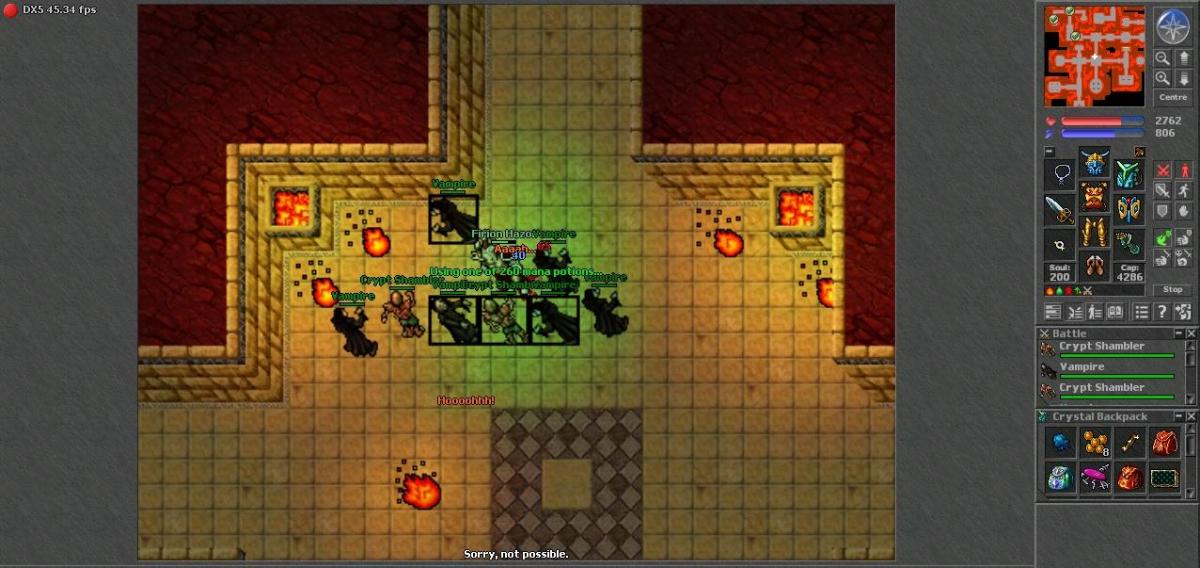The height and width of the screenshot is (568, 1200).
Task: Close the Battle panel
Action: click(x=1191, y=333)
